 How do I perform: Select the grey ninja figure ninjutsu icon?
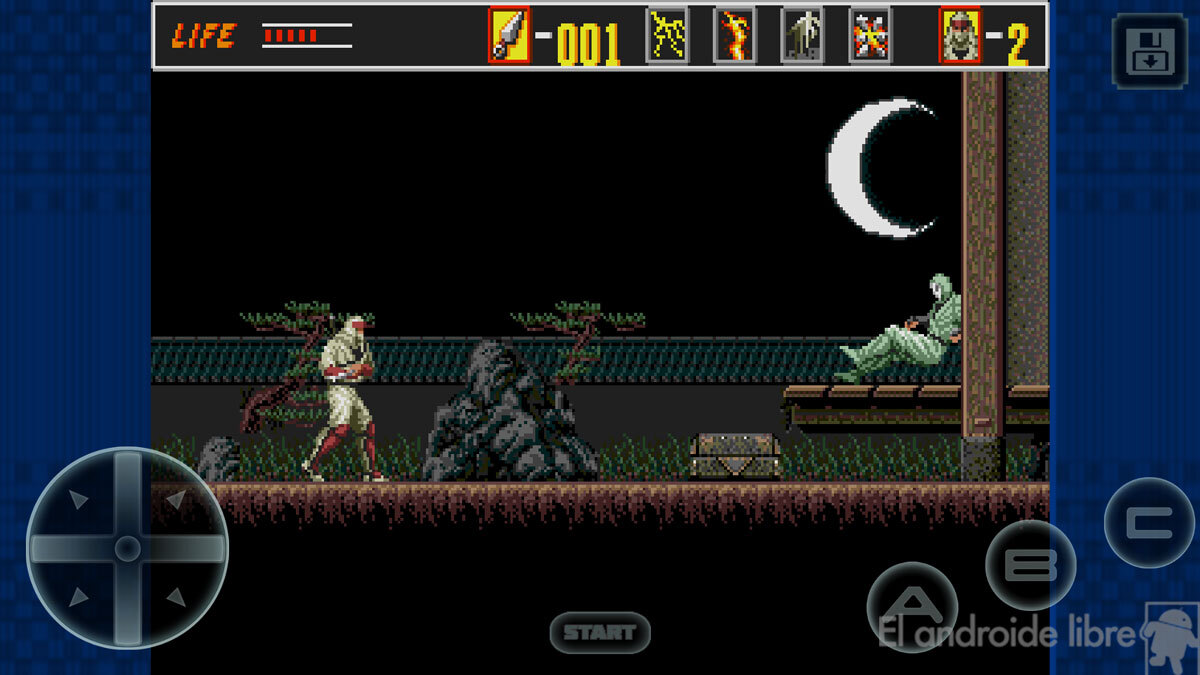click(x=802, y=36)
